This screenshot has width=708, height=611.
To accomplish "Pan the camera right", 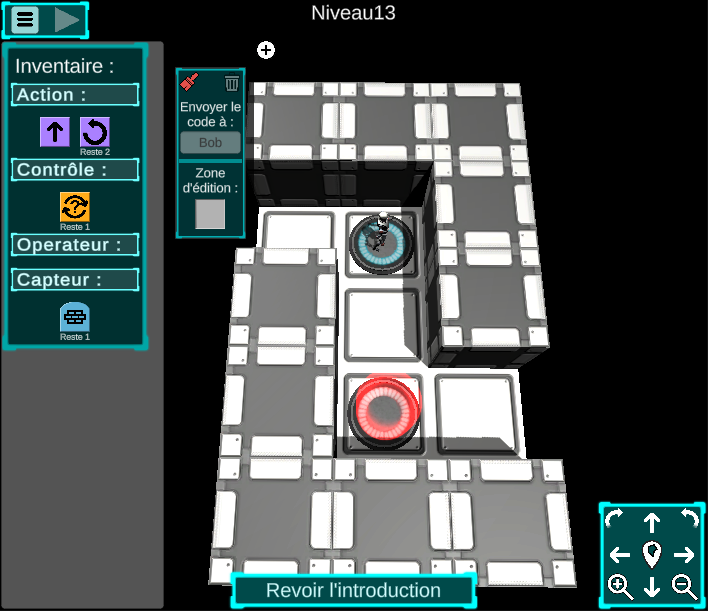I will pyautogui.click(x=685, y=555).
